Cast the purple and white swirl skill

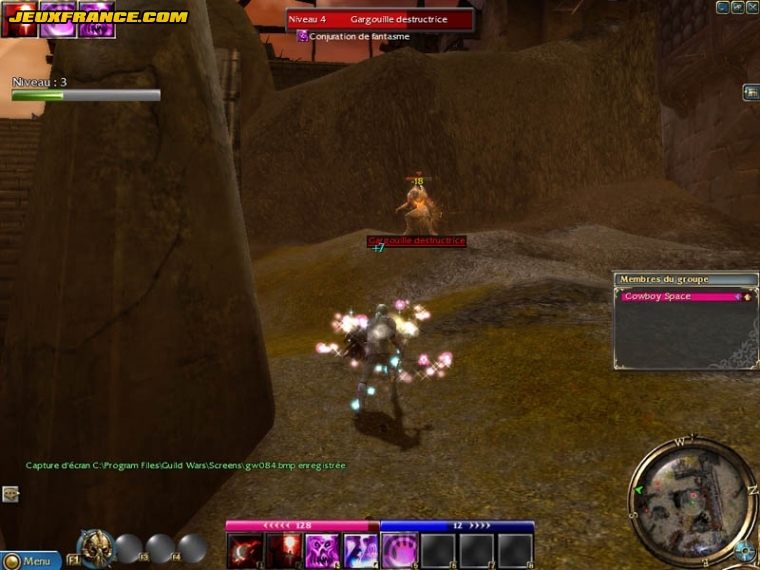point(361,551)
